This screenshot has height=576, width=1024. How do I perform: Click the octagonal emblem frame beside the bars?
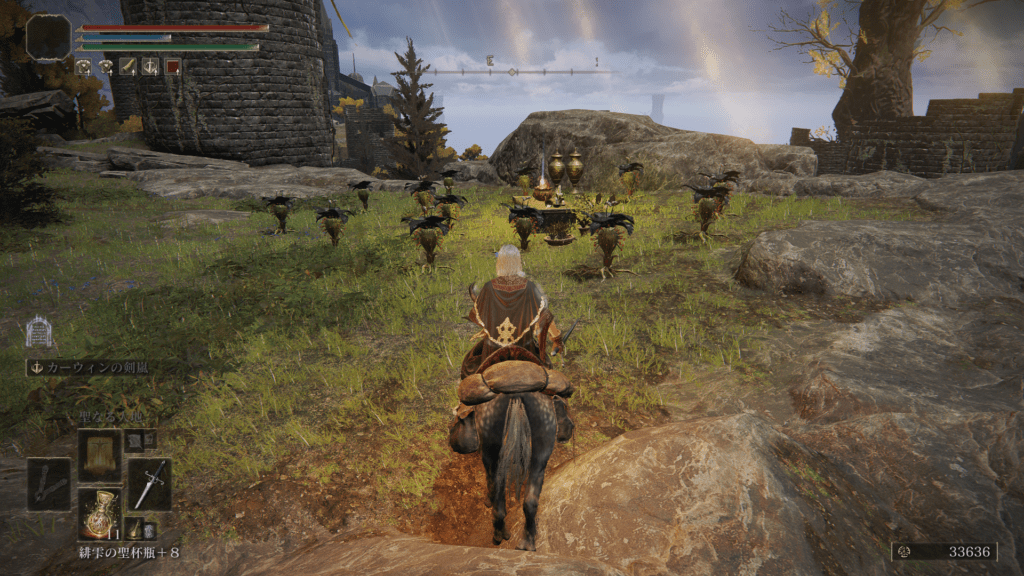point(48,37)
